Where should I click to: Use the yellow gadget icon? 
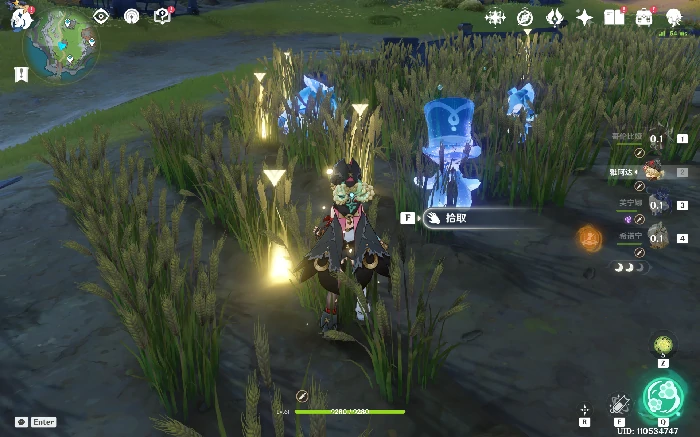point(662,346)
